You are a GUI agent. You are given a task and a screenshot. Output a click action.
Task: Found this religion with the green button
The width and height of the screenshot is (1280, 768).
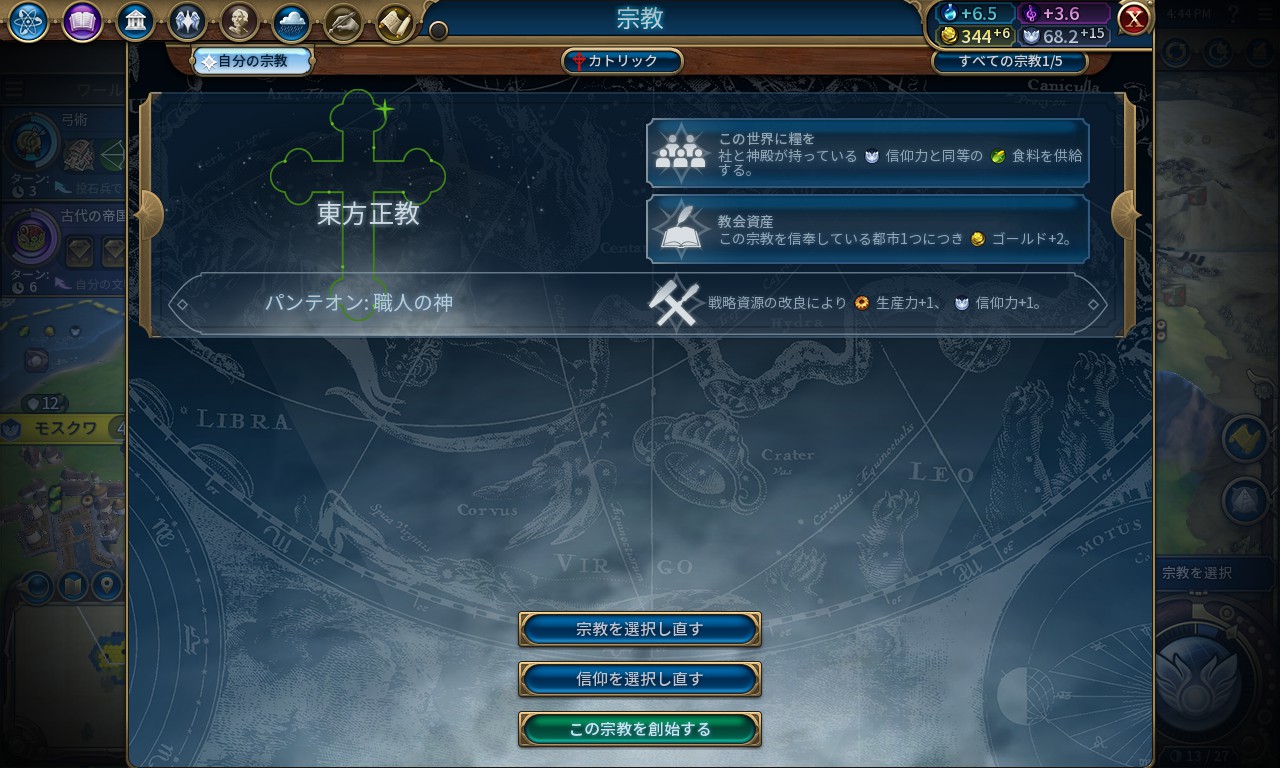click(640, 729)
